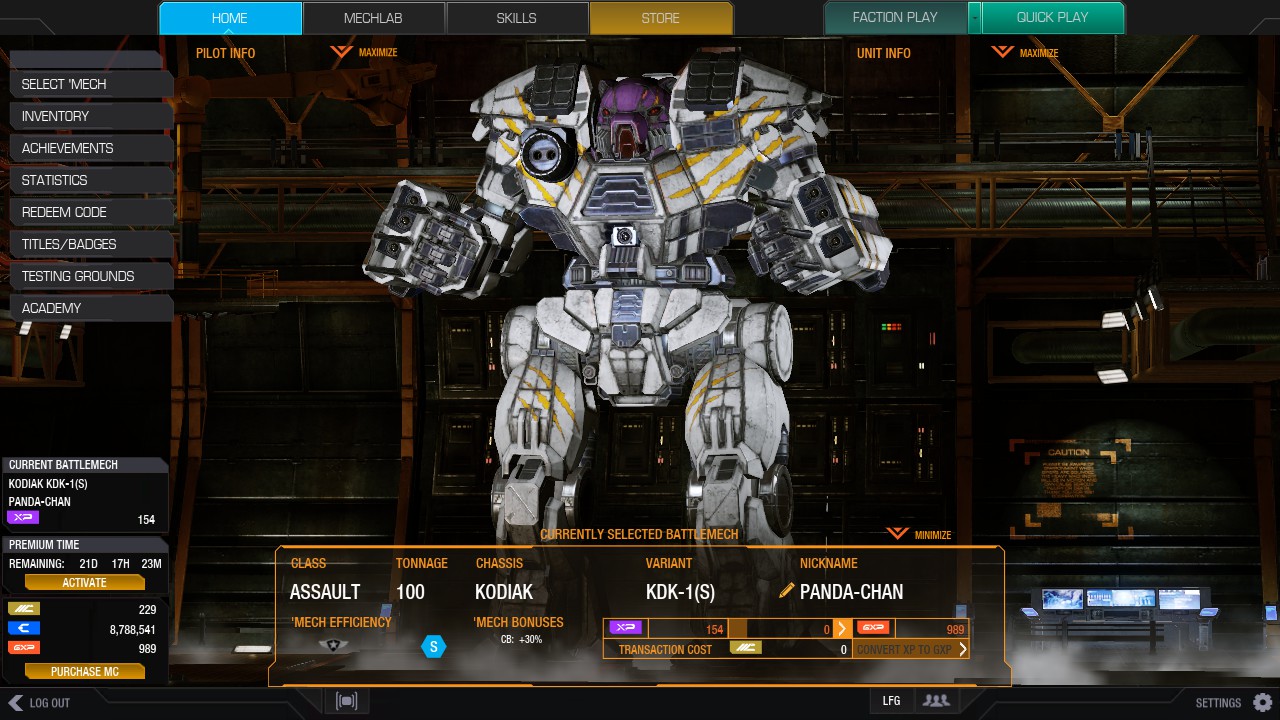Open the Inventory menu entry

(x=90, y=116)
